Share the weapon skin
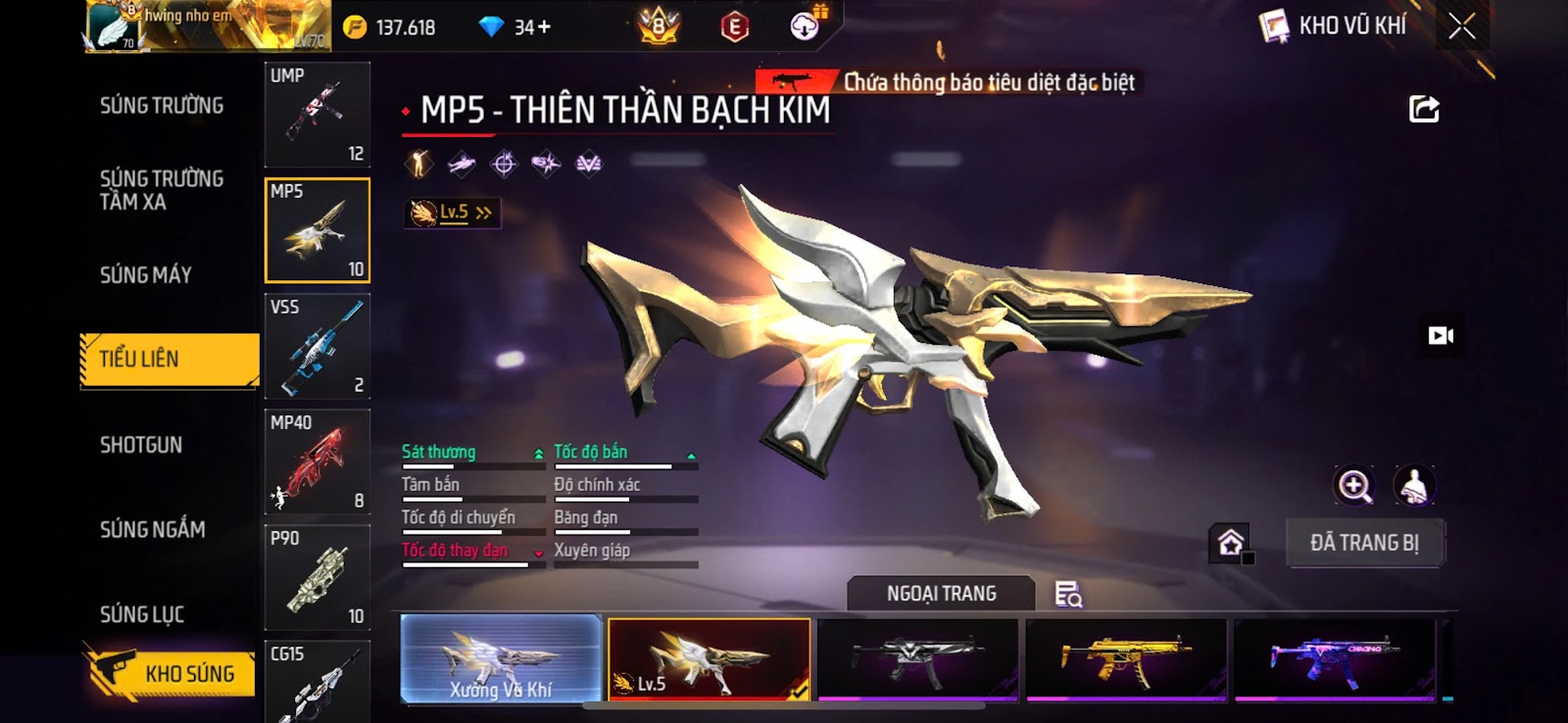Viewport: 1568px width, 723px height. pyautogui.click(x=1424, y=109)
